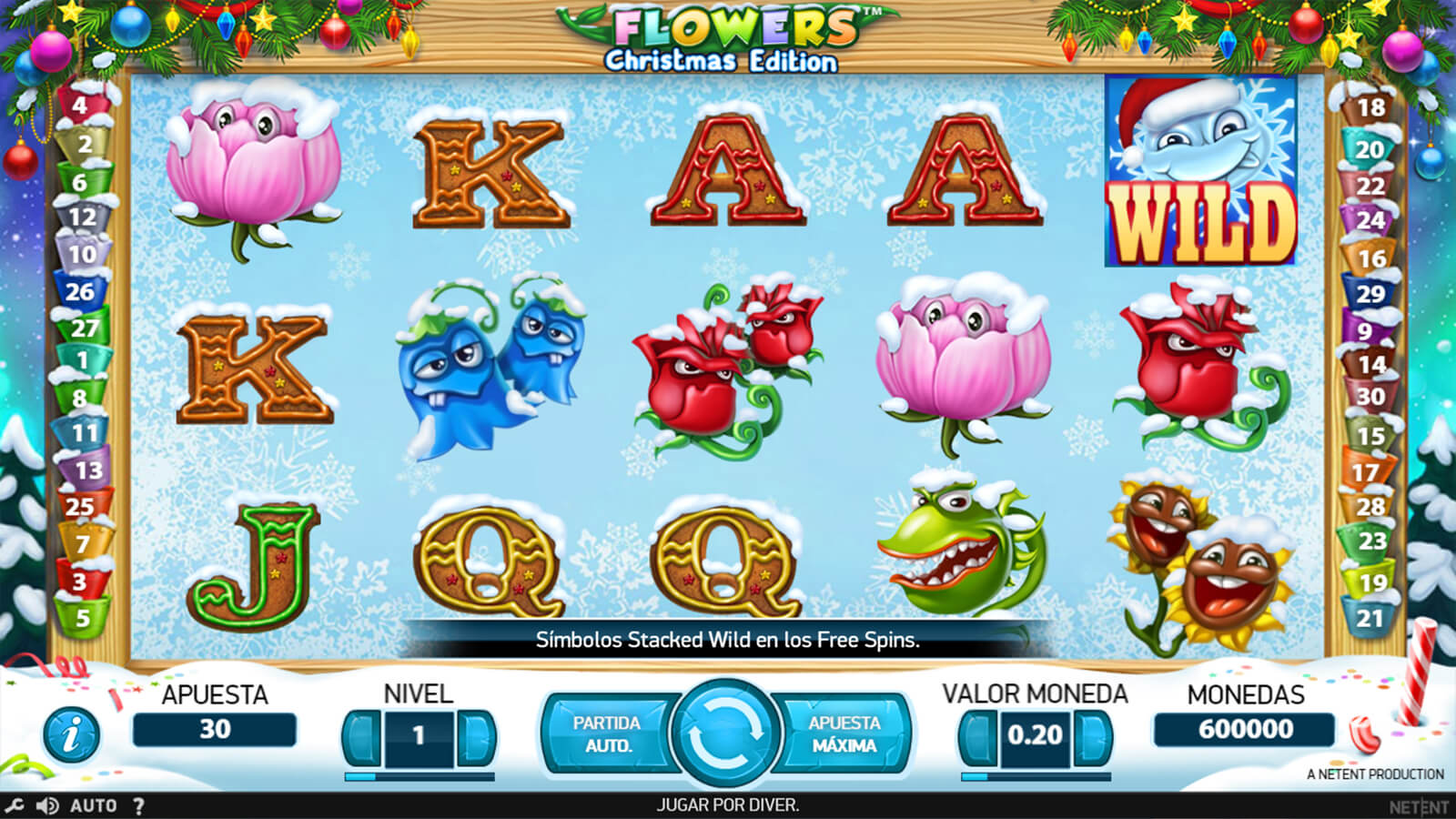The image size is (1456, 819).
Task: Click the Nivel level slider bar
Action: click(x=419, y=777)
